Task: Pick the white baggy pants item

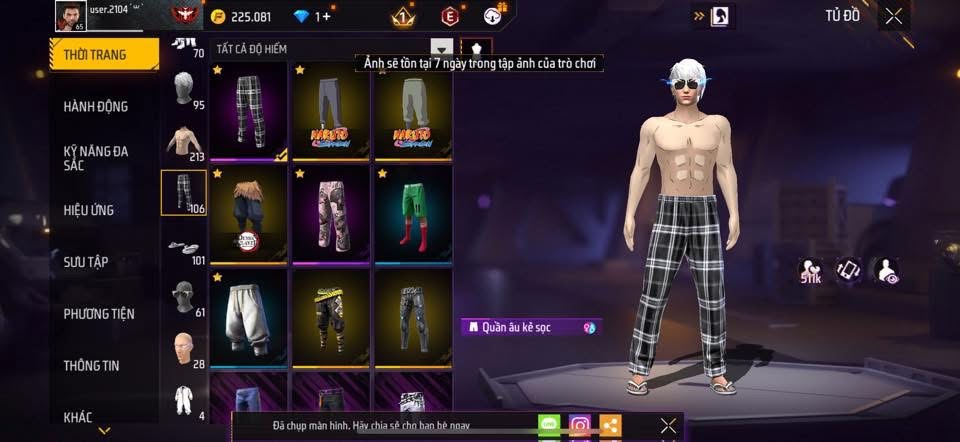Action: [249, 318]
